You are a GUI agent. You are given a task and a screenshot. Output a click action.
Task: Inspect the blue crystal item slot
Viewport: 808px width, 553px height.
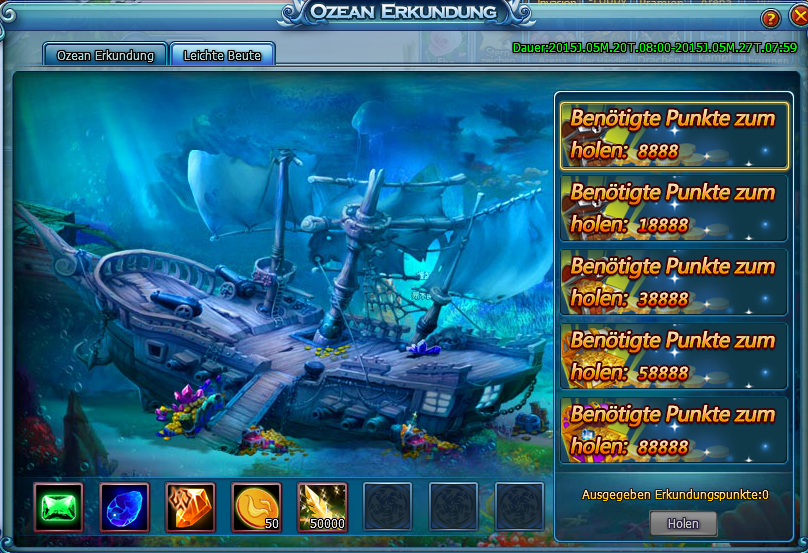coord(125,507)
